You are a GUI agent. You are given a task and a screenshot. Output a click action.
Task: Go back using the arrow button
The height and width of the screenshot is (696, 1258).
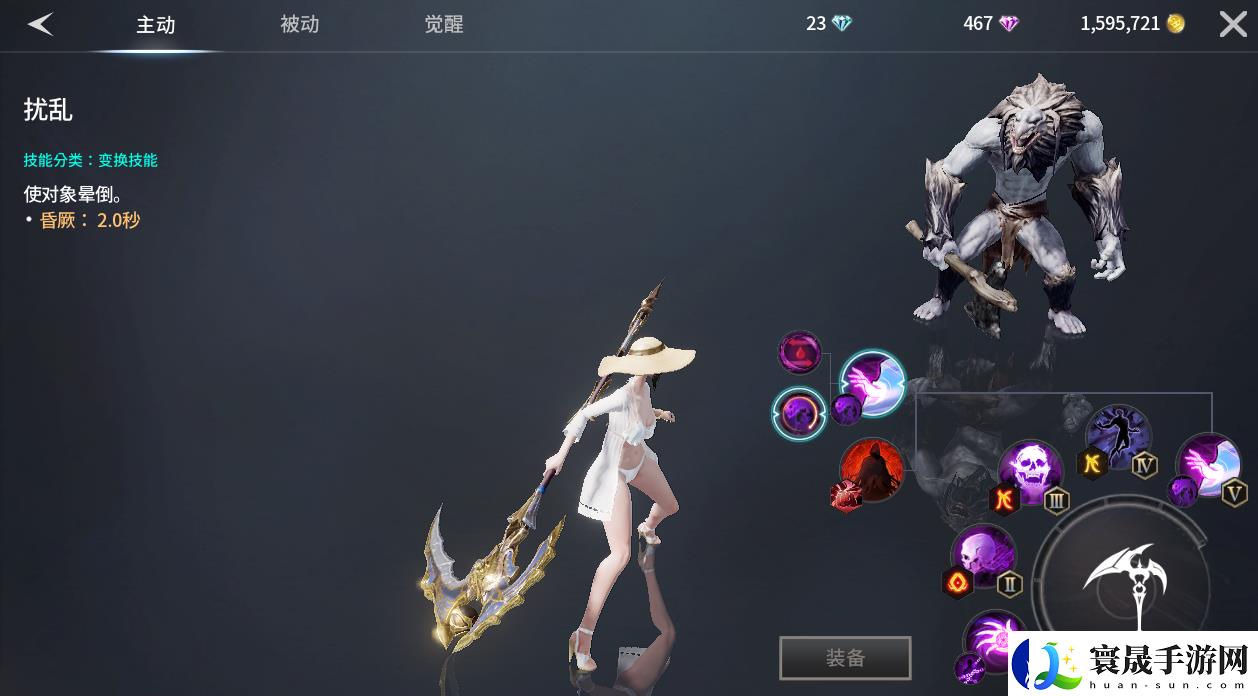coord(40,25)
